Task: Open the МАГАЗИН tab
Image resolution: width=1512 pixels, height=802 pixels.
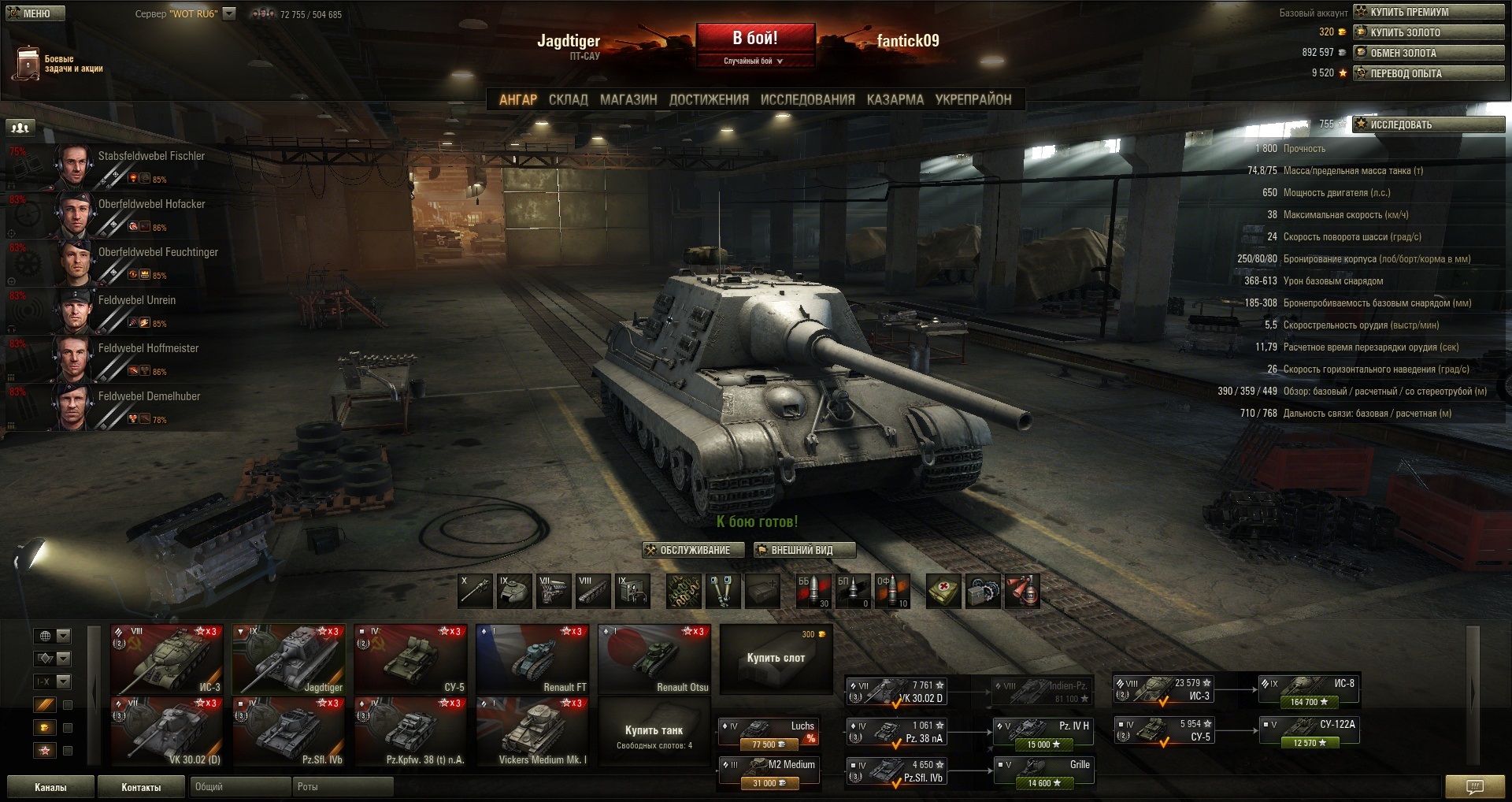Action: coord(628,100)
